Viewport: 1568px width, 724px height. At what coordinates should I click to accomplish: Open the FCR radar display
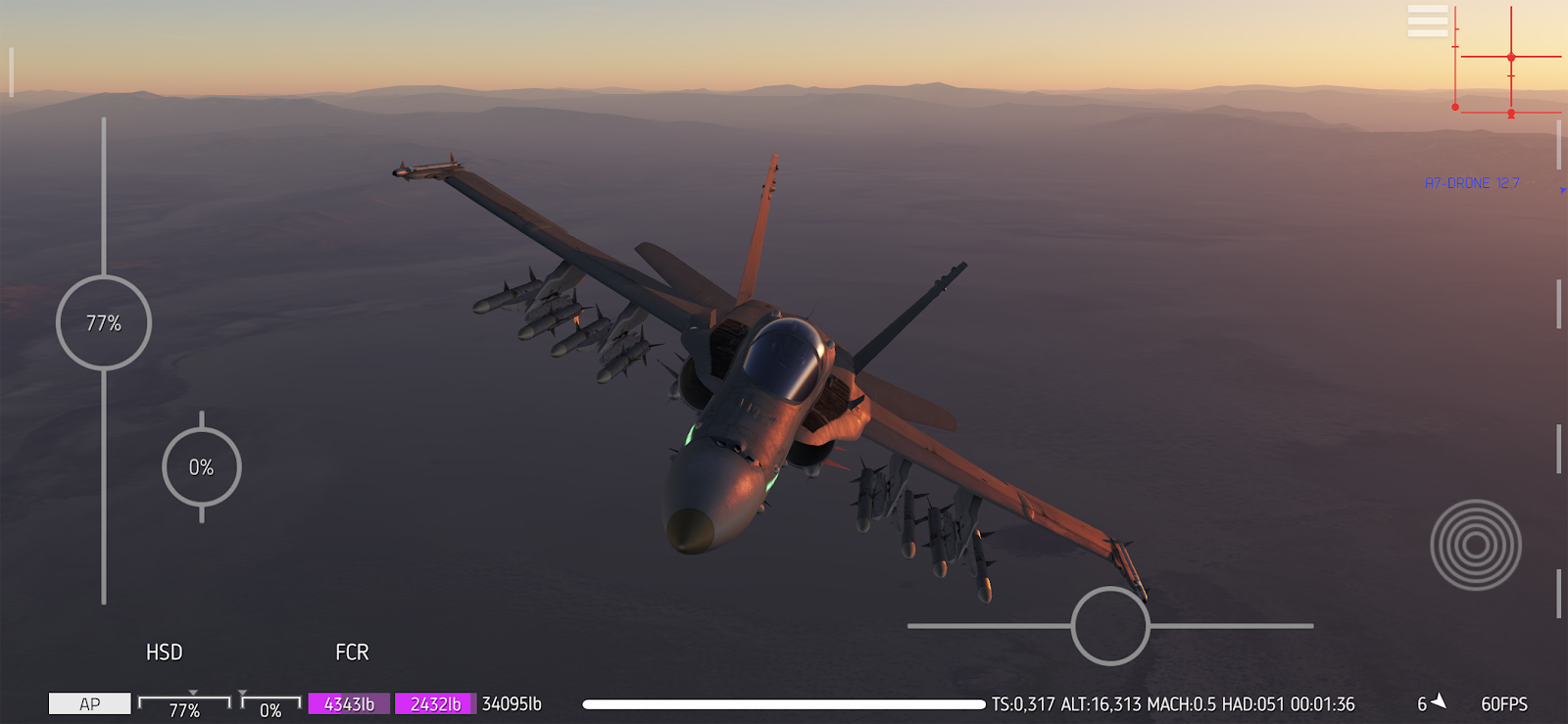tap(352, 652)
